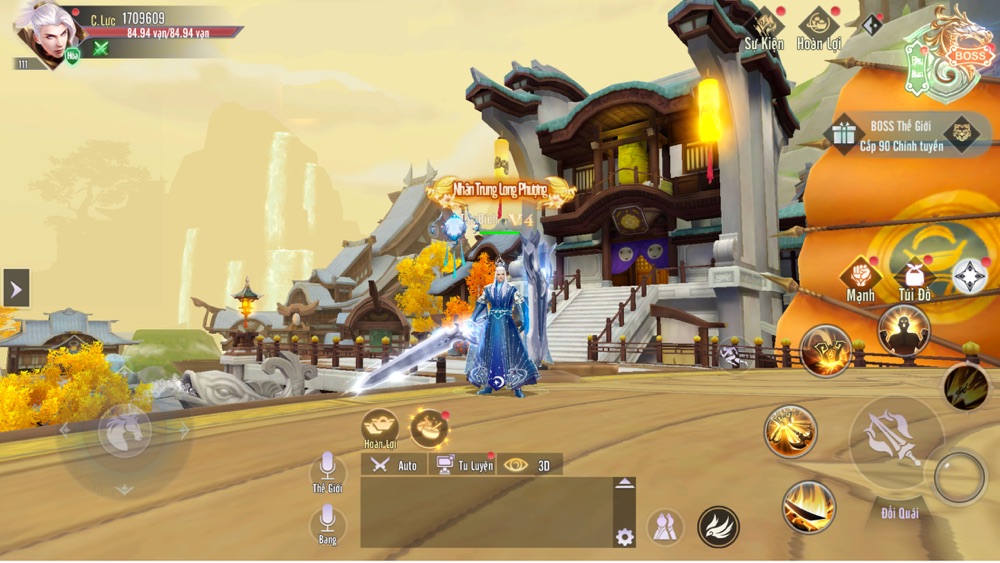The width and height of the screenshot is (1000, 563).
Task: Open chat settings gear
Action: [625, 537]
